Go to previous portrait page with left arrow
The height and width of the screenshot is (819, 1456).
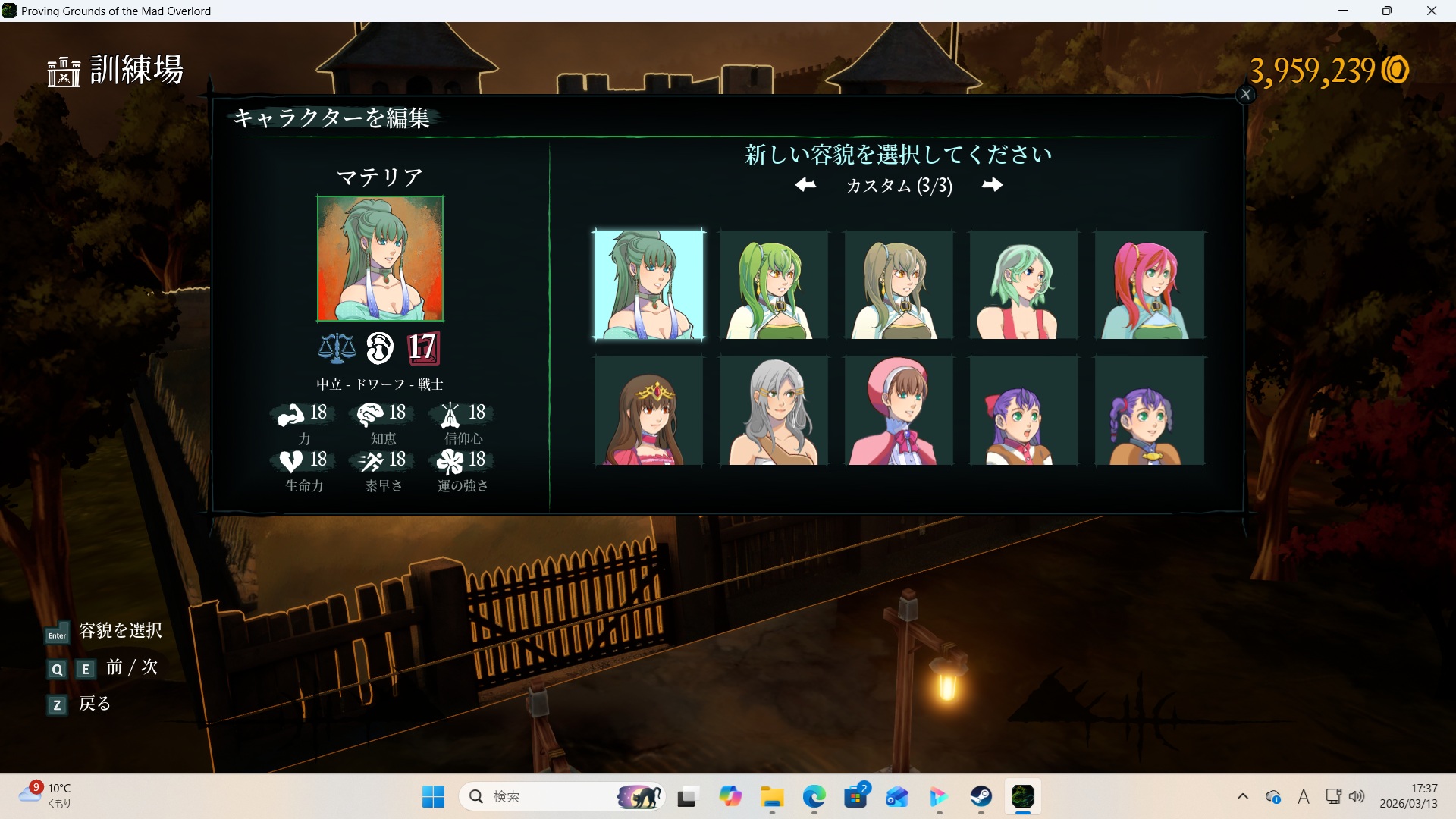click(x=805, y=185)
